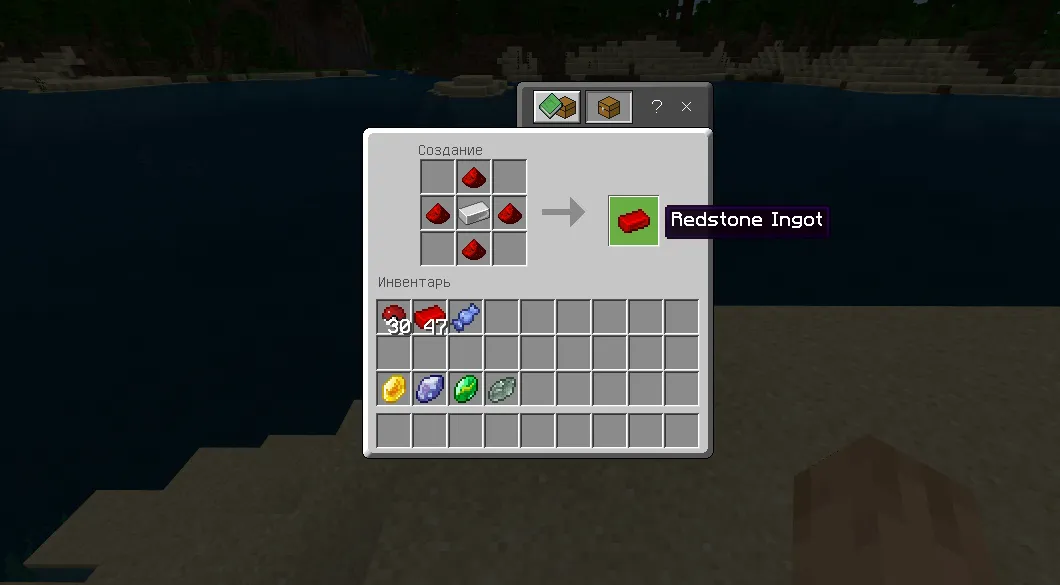Select the iron ingot in the crafting grid

click(473, 212)
